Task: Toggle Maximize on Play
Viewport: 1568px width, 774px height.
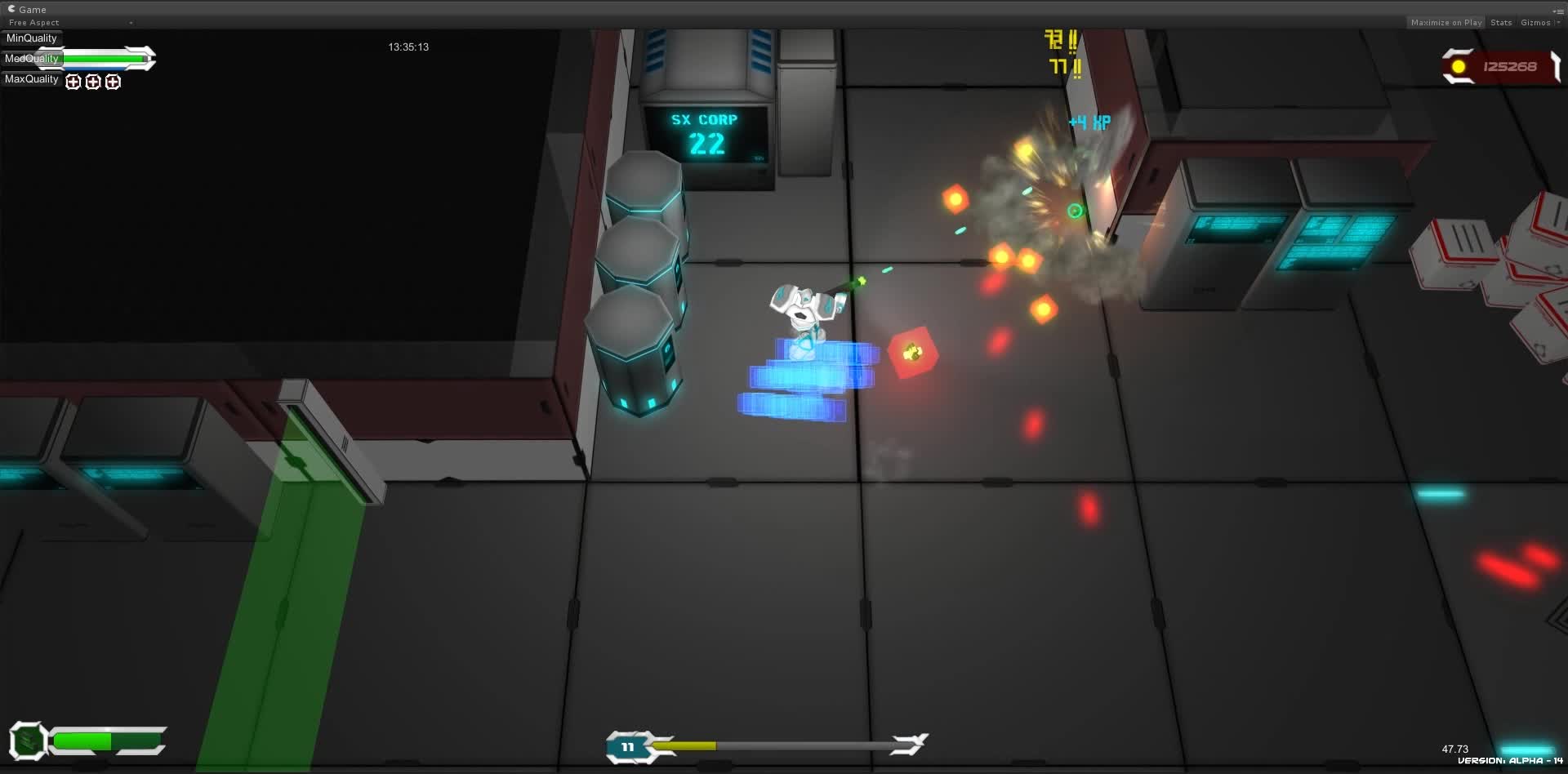Action: (1445, 22)
